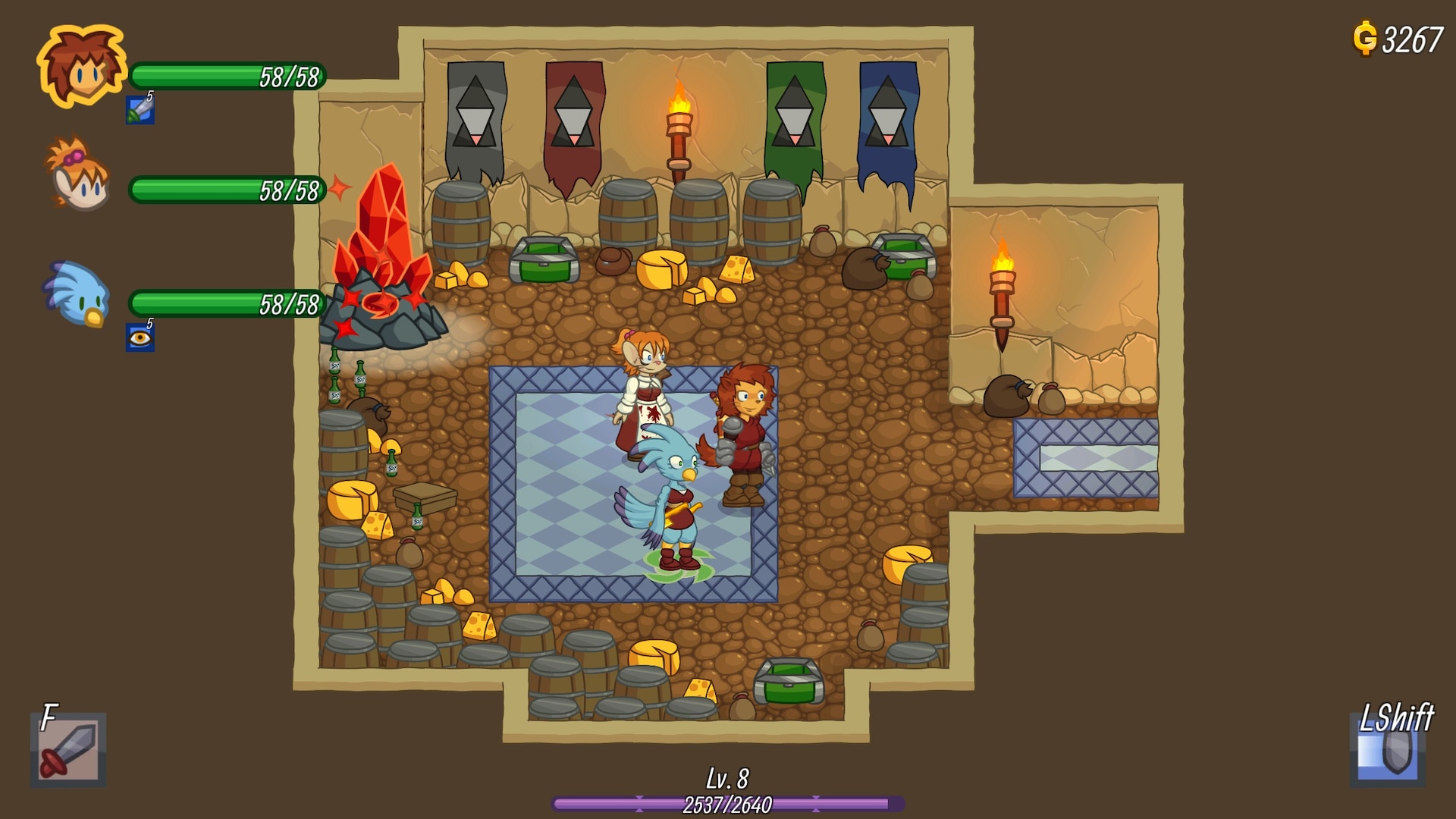This screenshot has width=1456, height=819.
Task: Click the eye buff status icon
Action: pyautogui.click(x=140, y=337)
